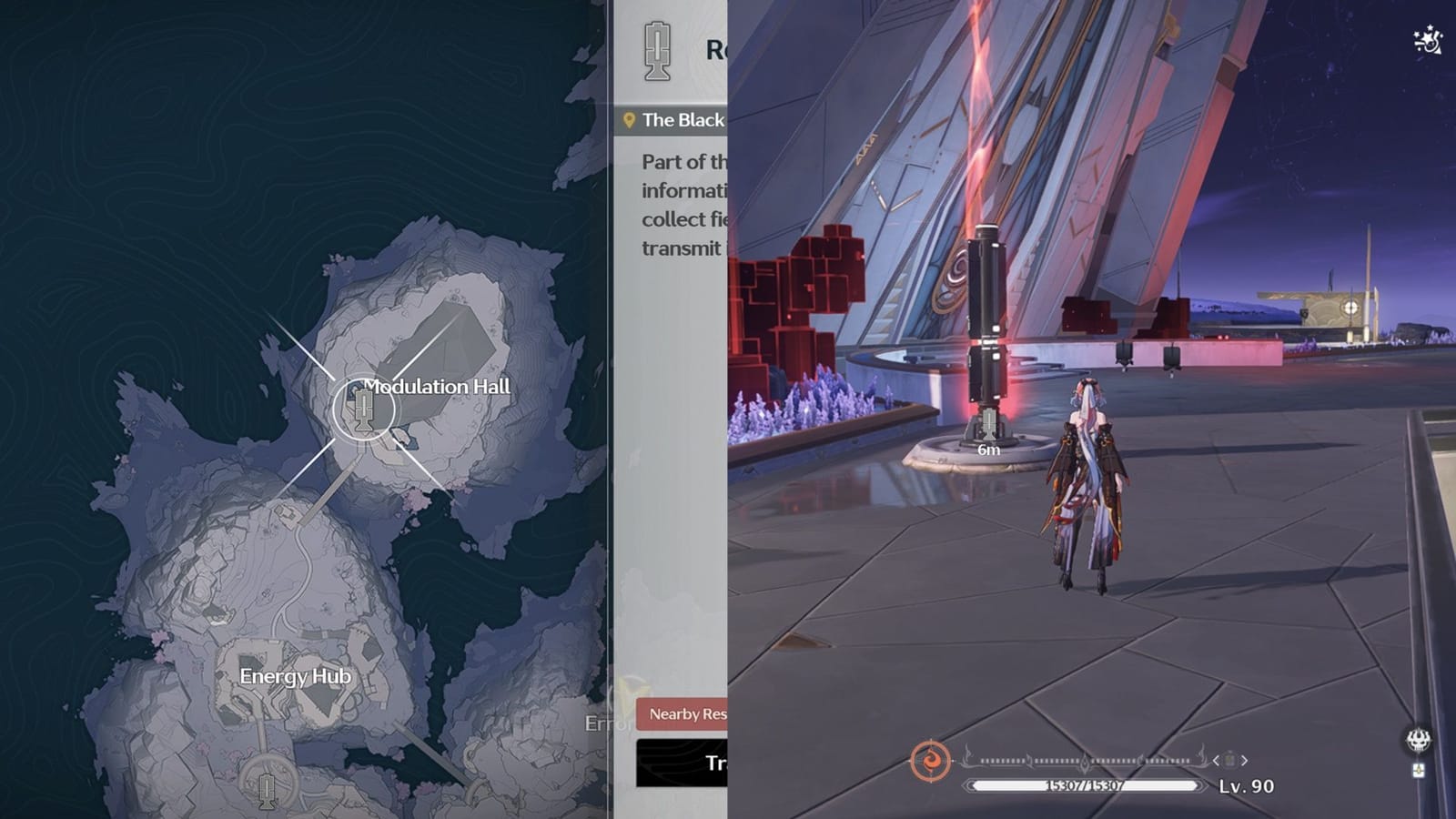Viewport: 1456px width, 819px height.
Task: Click the Modulation Hall map label
Action: [x=440, y=386]
